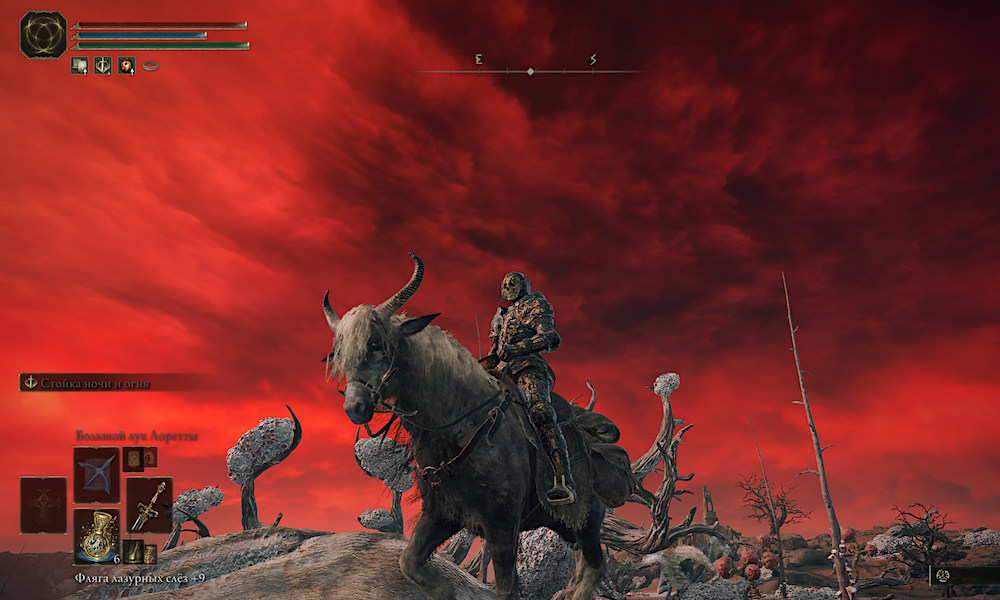Choose the small slots above the sword
Viewport: 1000px width, 600px height.
139,458
